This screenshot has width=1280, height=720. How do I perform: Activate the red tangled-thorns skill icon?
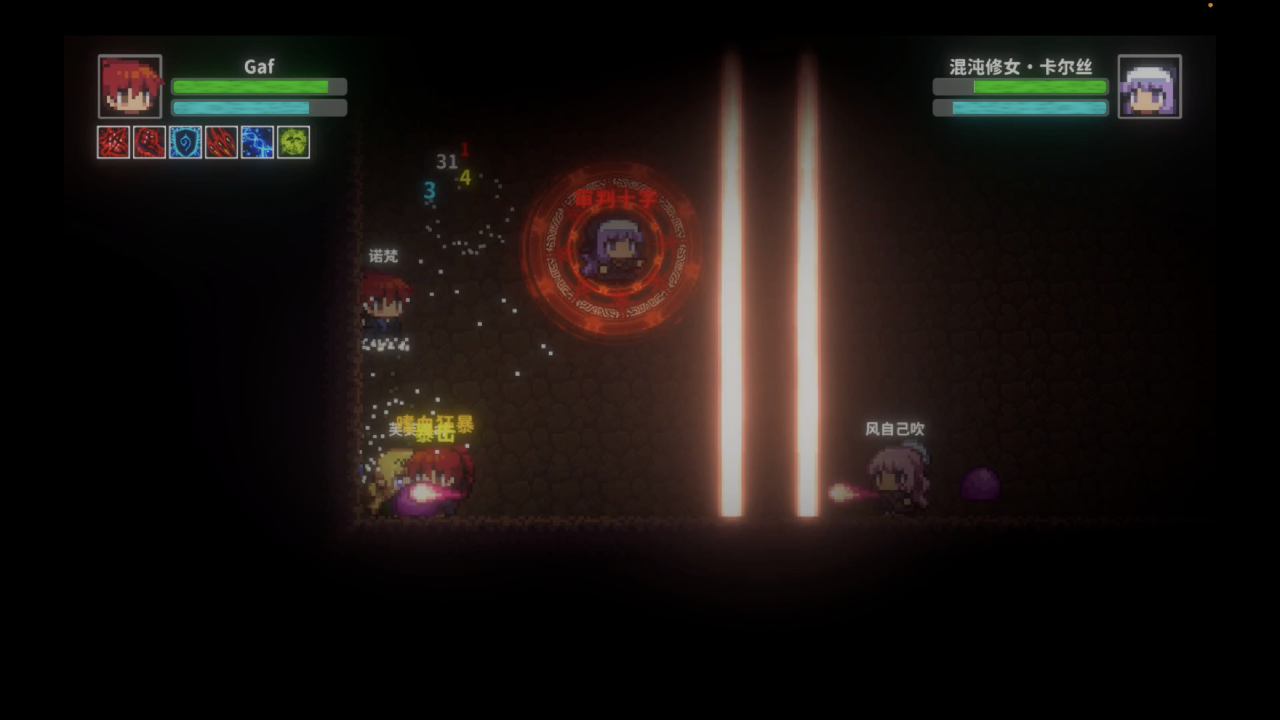pyautogui.click(x=113, y=142)
